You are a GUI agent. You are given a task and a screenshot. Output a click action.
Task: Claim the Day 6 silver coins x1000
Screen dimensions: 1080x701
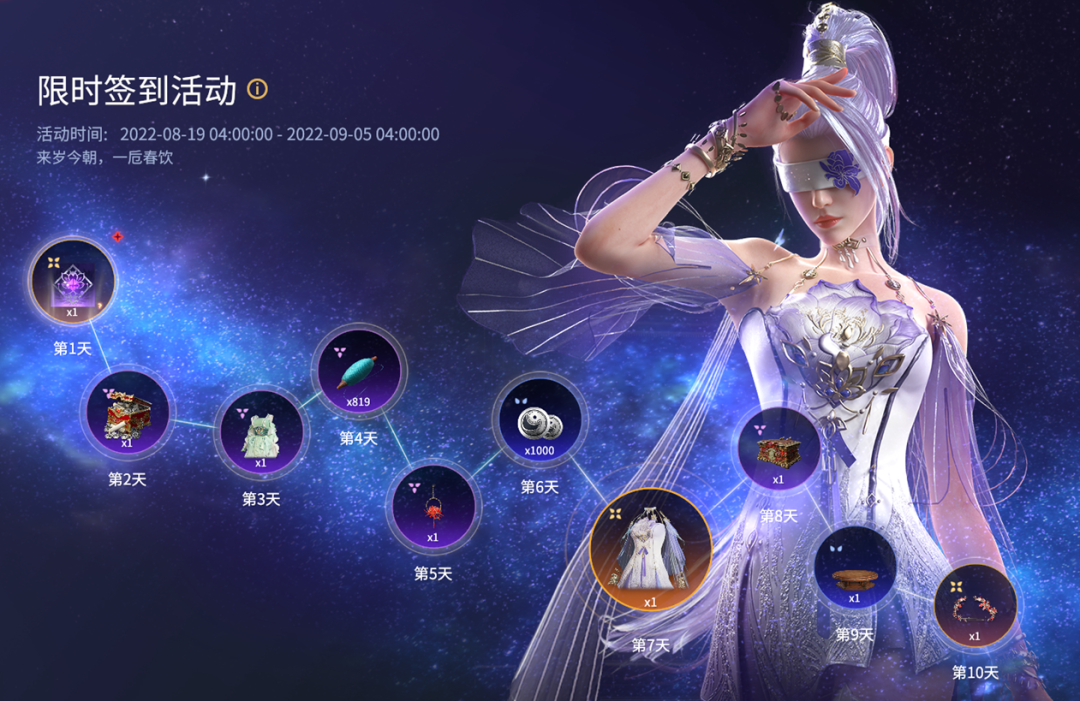(x=539, y=422)
